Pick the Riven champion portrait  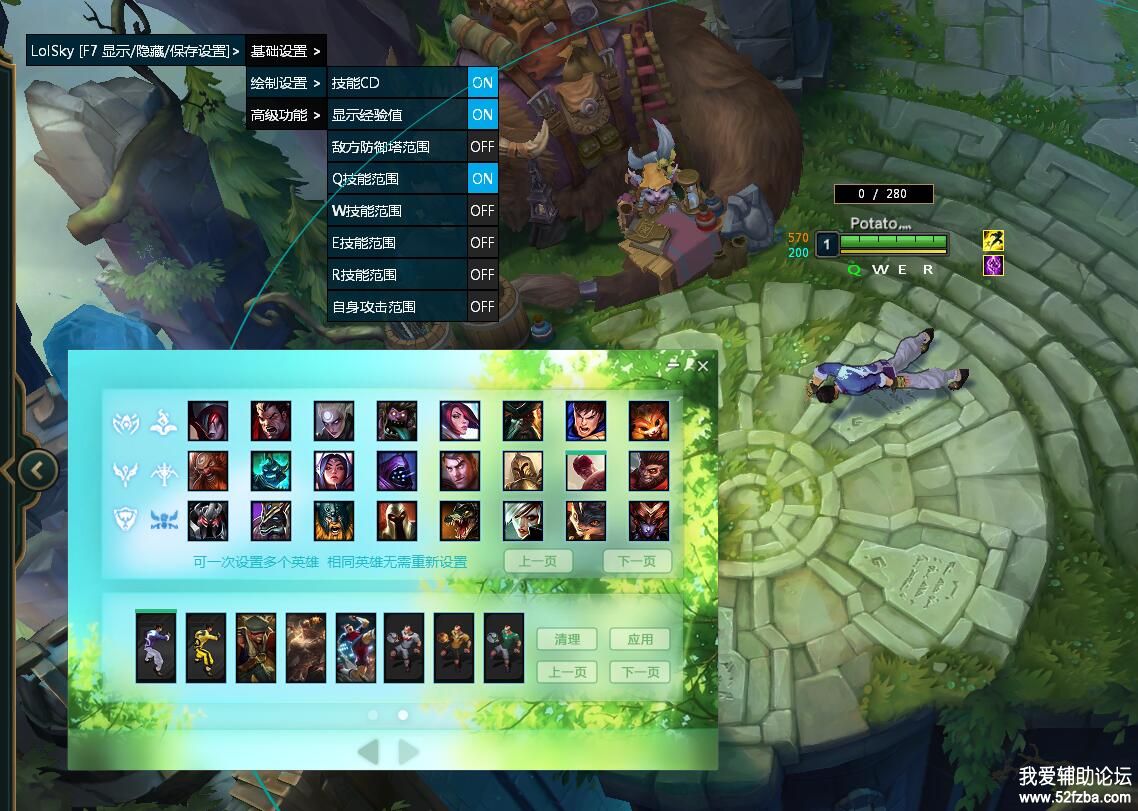tap(522, 520)
